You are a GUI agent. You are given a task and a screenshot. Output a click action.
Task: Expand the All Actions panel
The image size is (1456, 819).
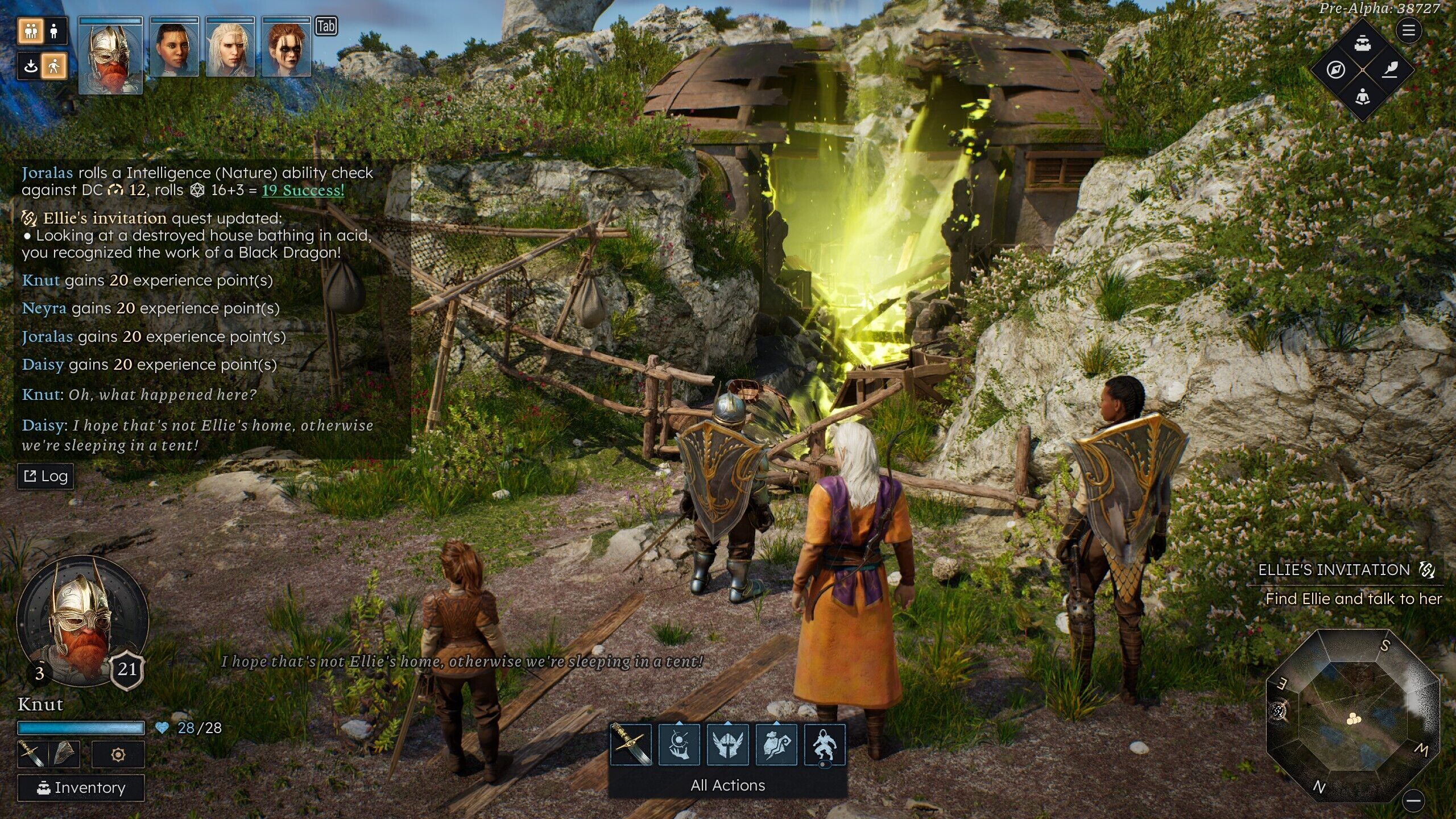tap(727, 785)
